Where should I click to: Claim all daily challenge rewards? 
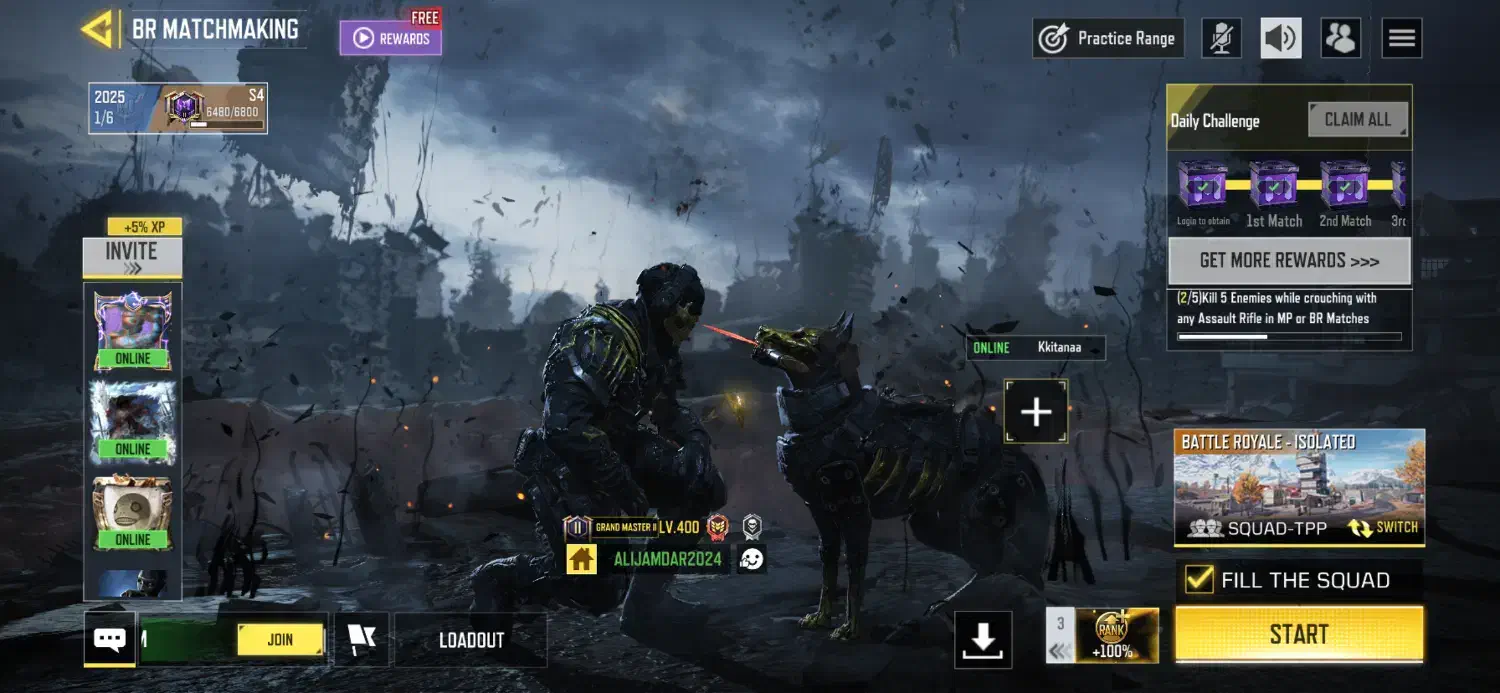[1357, 120]
